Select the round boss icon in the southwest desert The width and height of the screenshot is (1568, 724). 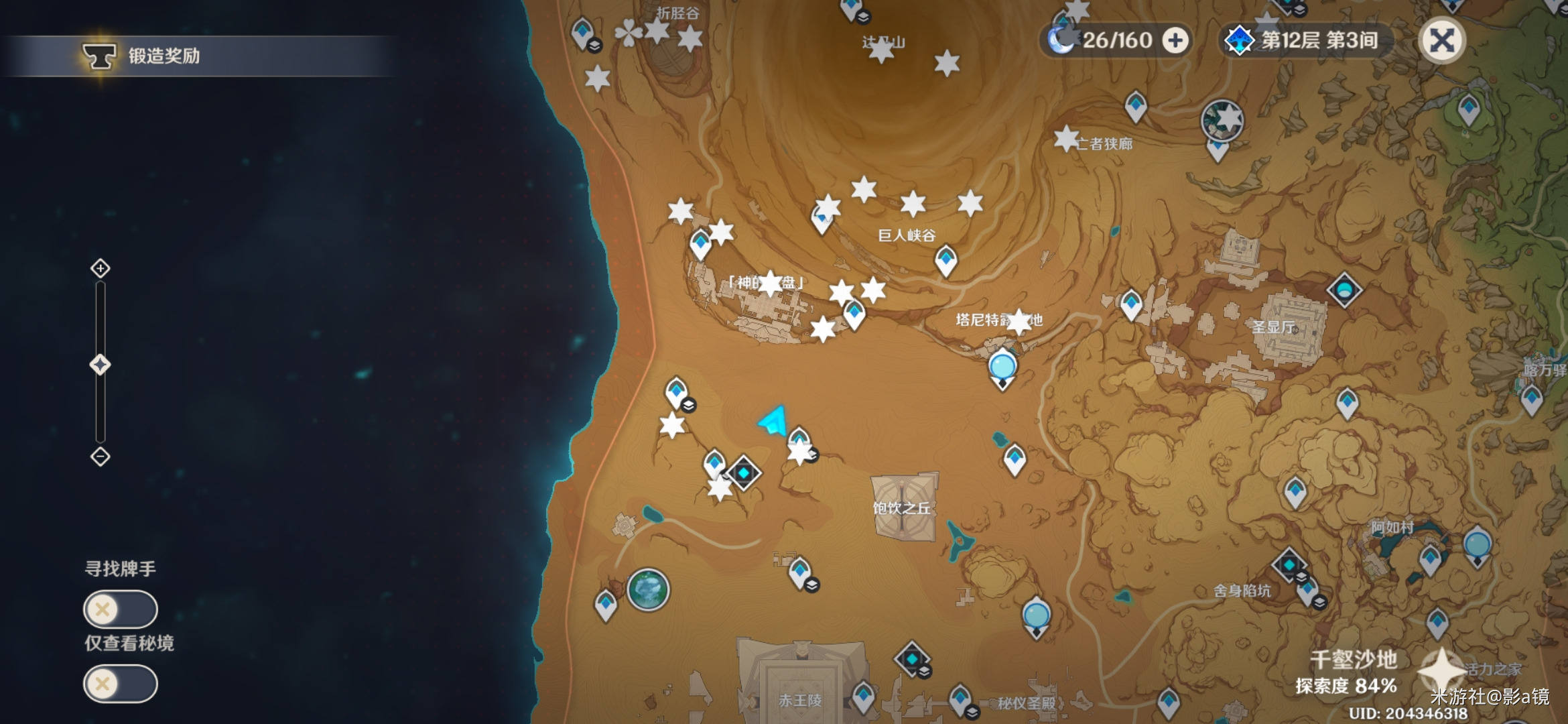tap(648, 590)
